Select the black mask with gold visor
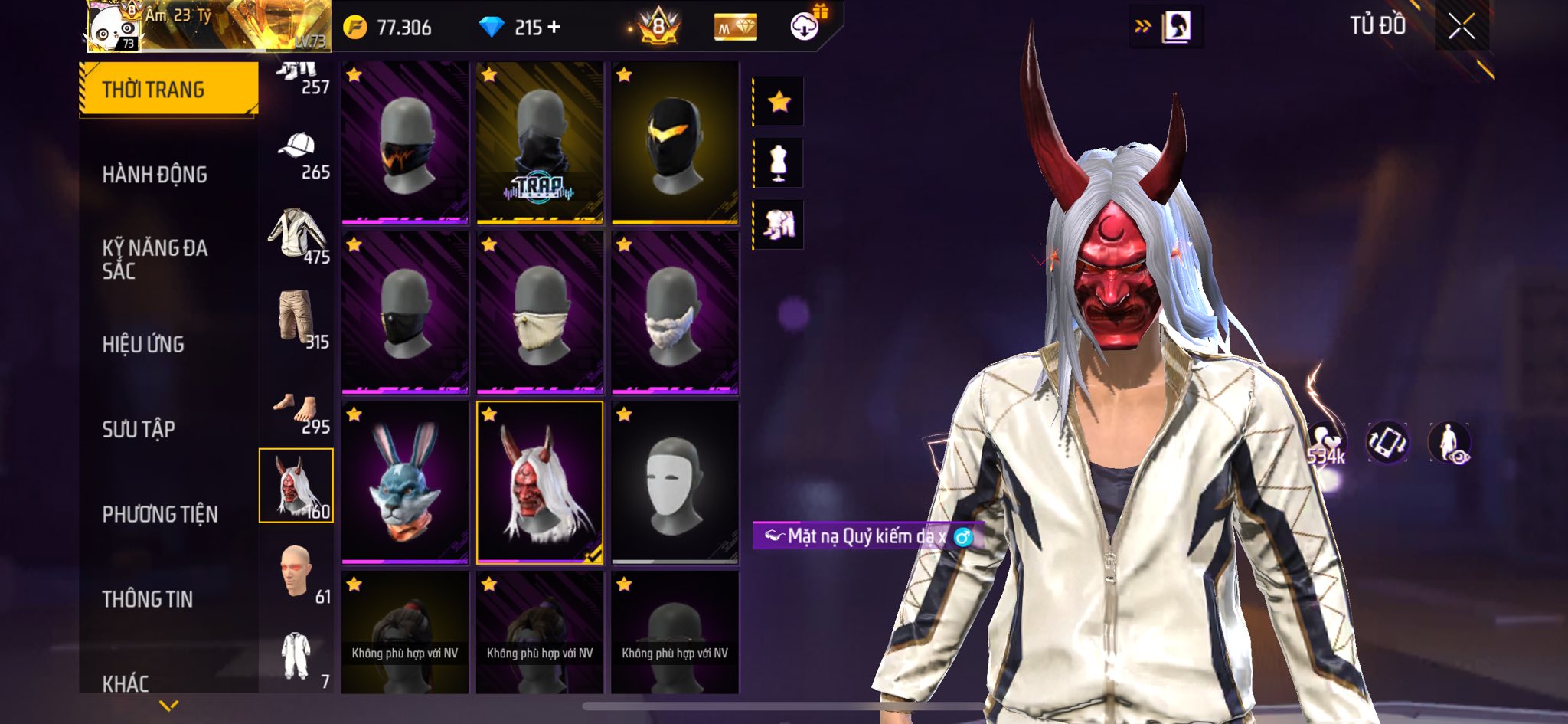This screenshot has width=1568, height=724. point(675,143)
